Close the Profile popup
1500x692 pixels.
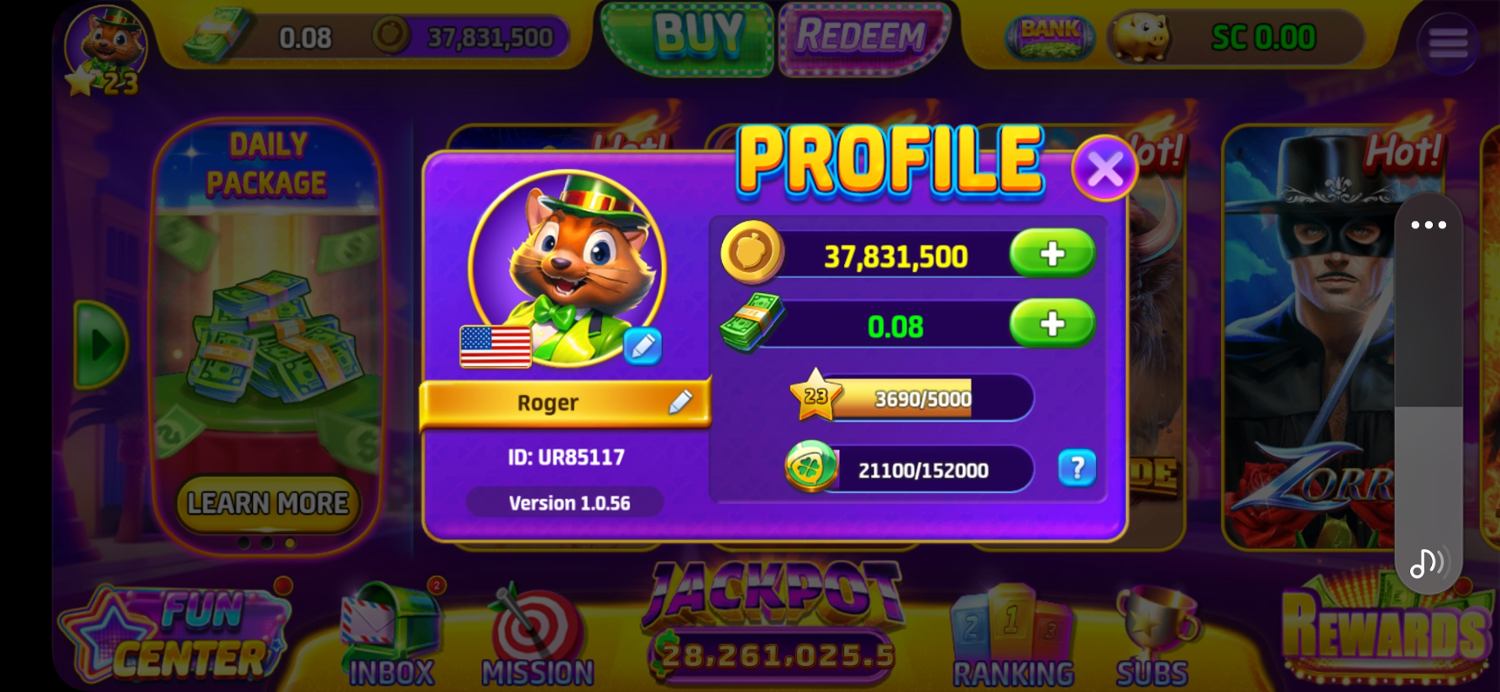tap(1104, 169)
